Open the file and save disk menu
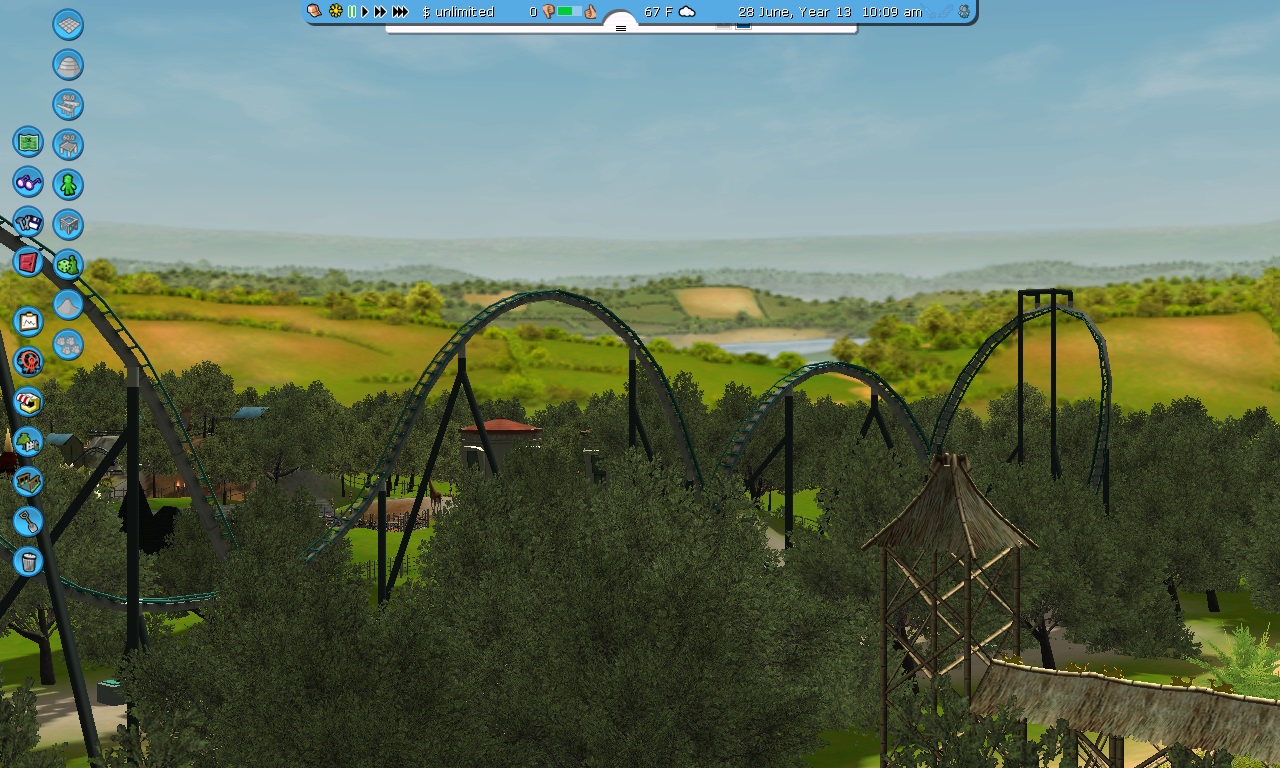Screen dimensions: 1280x768 coord(28,223)
